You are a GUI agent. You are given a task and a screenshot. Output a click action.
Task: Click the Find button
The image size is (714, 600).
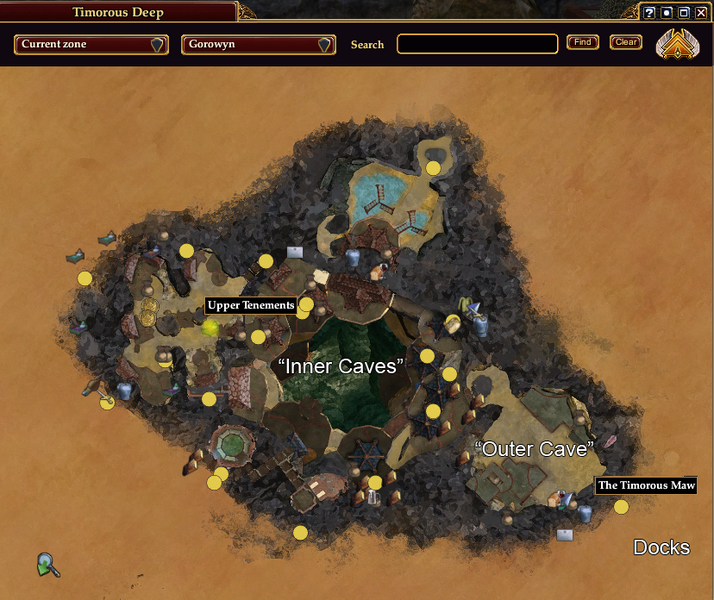tap(583, 42)
